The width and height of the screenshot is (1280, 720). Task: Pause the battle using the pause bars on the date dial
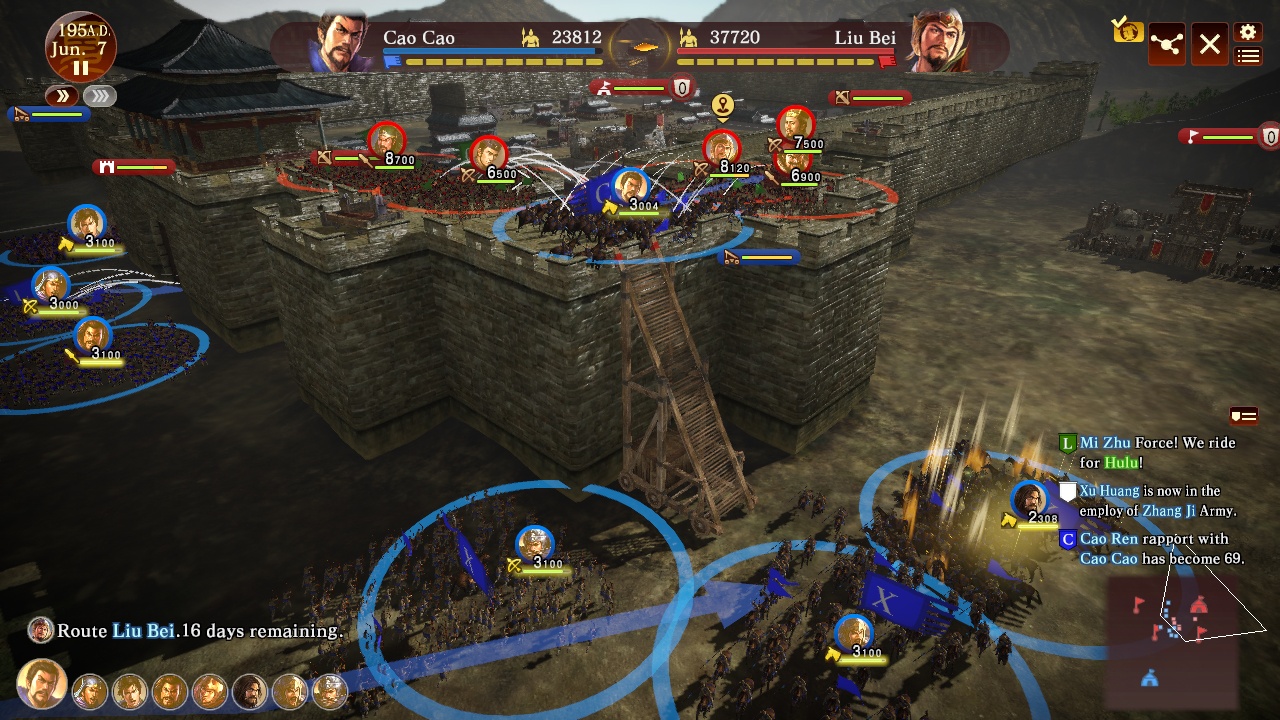tap(81, 67)
